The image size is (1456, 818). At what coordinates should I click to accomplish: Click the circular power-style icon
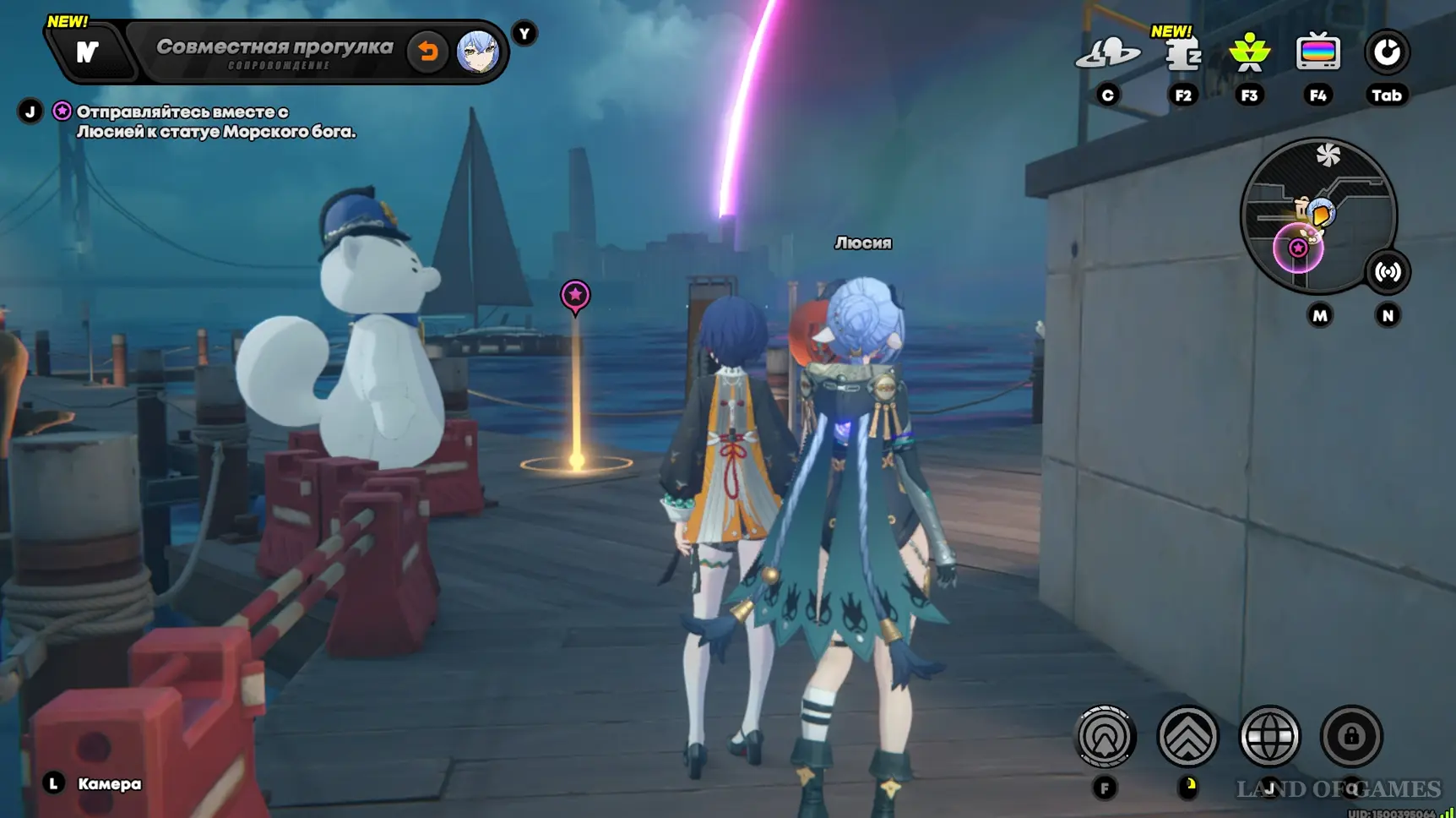1387,53
